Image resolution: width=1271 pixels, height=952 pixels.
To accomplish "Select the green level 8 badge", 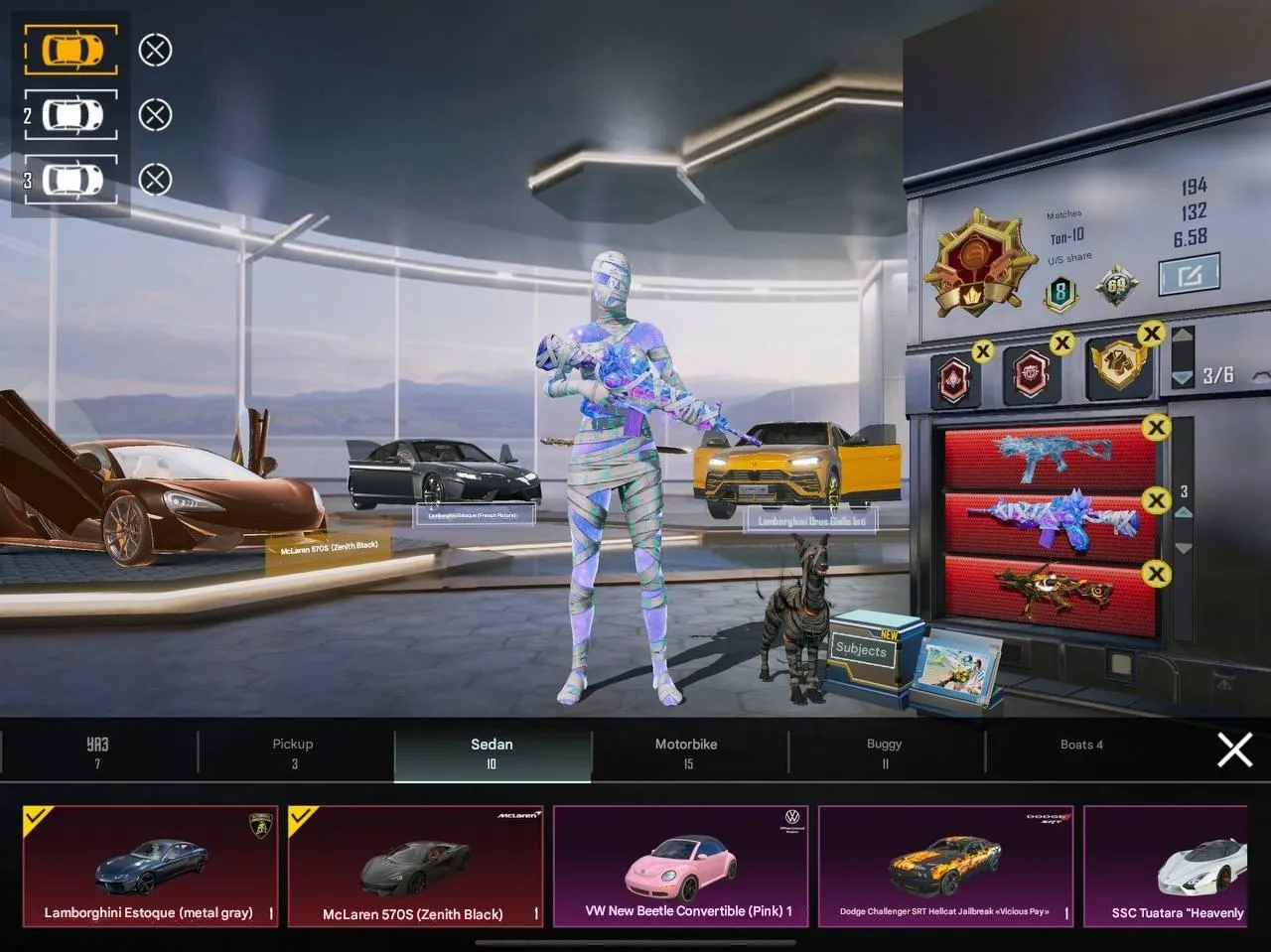I will 1059,291.
